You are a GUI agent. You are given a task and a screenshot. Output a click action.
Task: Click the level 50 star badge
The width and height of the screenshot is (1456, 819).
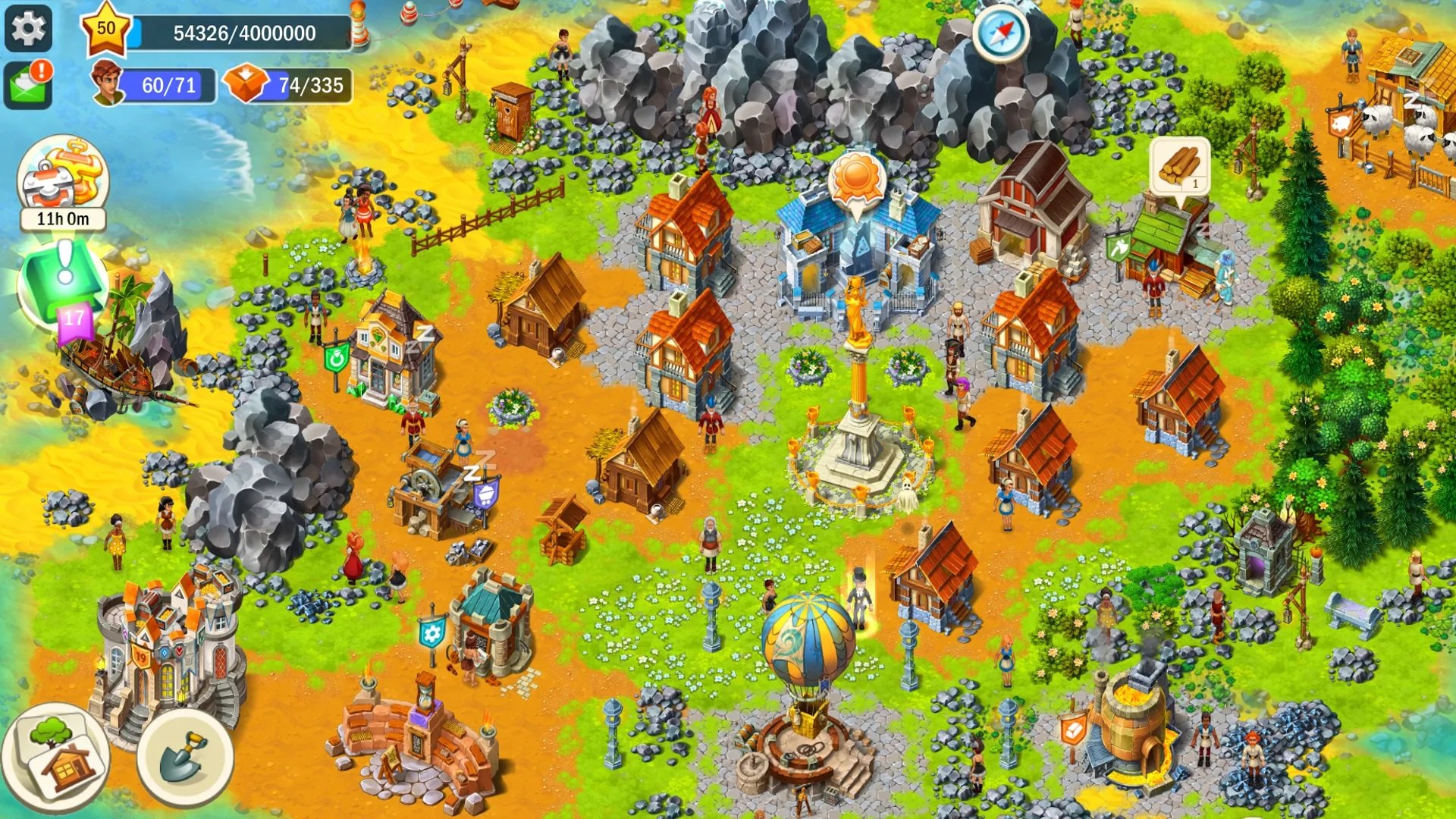click(106, 30)
